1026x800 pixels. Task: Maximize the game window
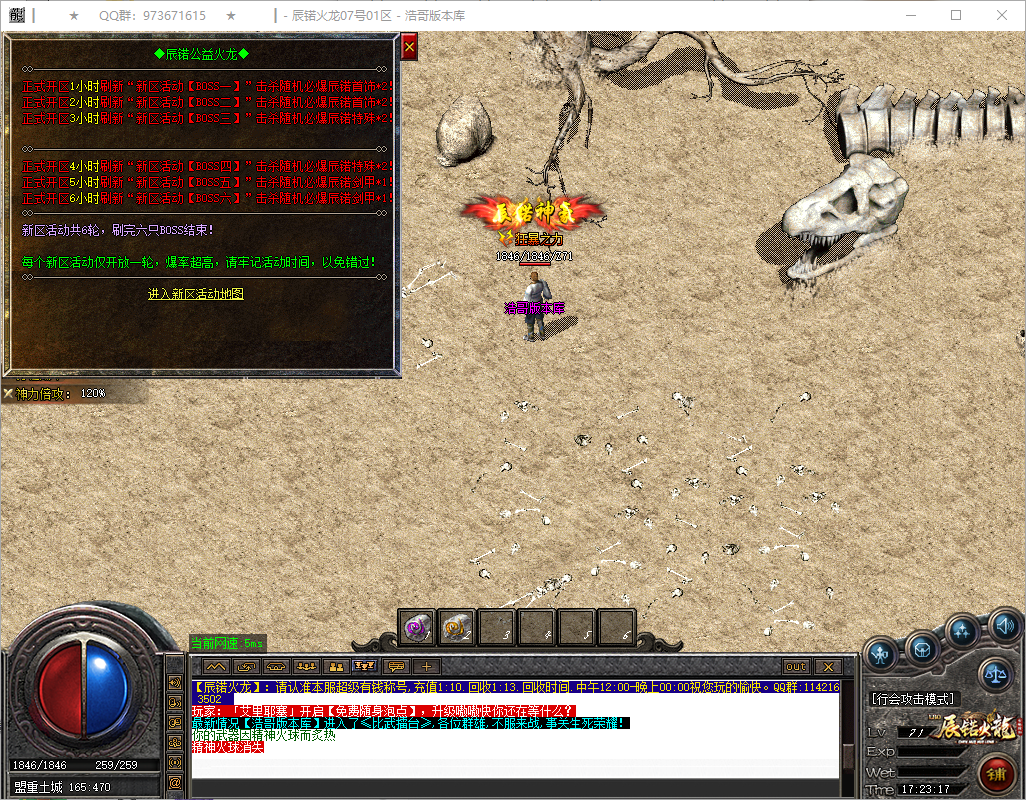956,15
